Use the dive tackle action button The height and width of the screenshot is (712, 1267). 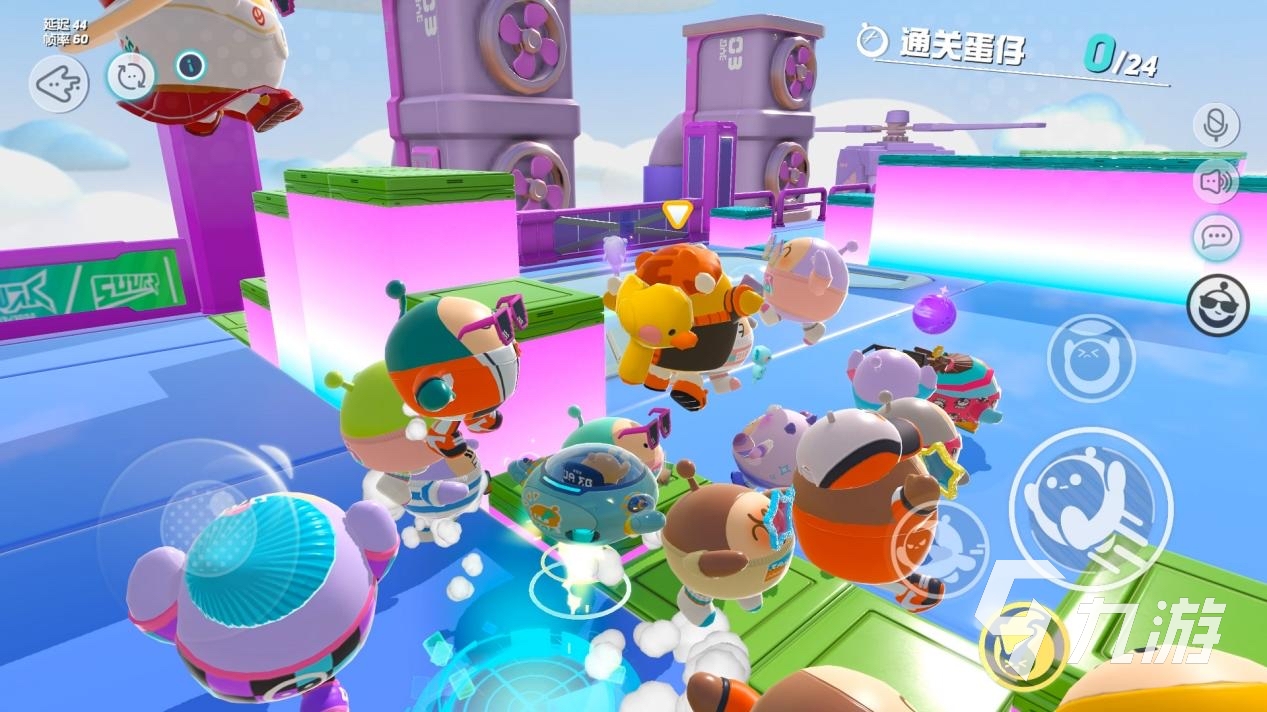point(940,551)
